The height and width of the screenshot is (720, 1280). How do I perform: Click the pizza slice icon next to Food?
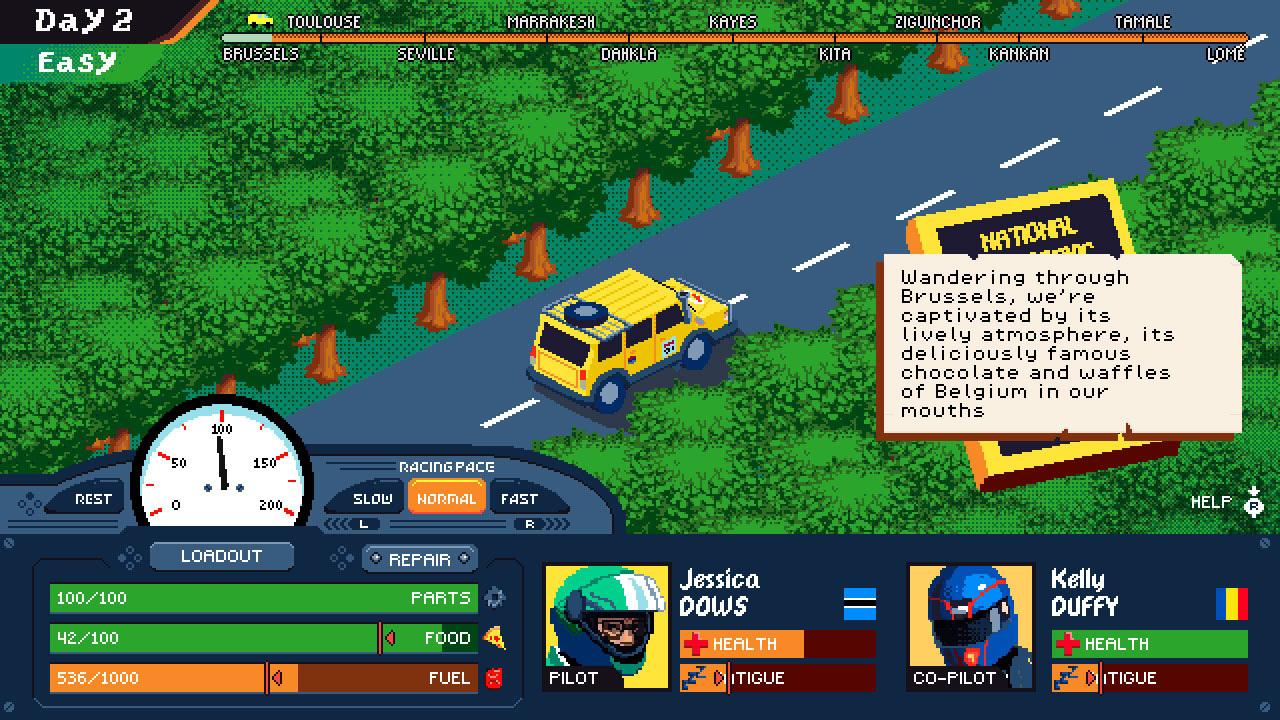pyautogui.click(x=497, y=637)
